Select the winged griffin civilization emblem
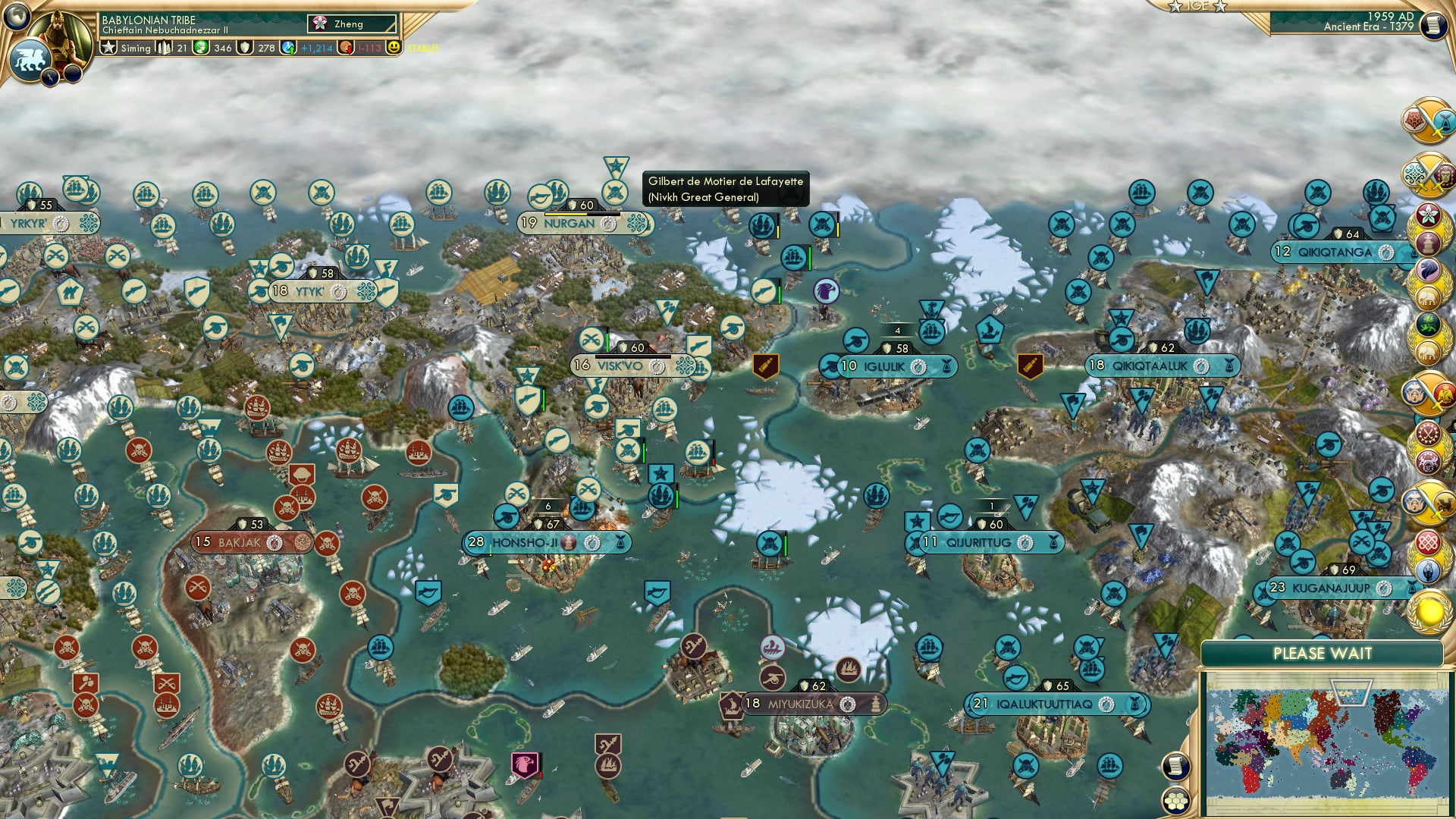 (x=30, y=61)
